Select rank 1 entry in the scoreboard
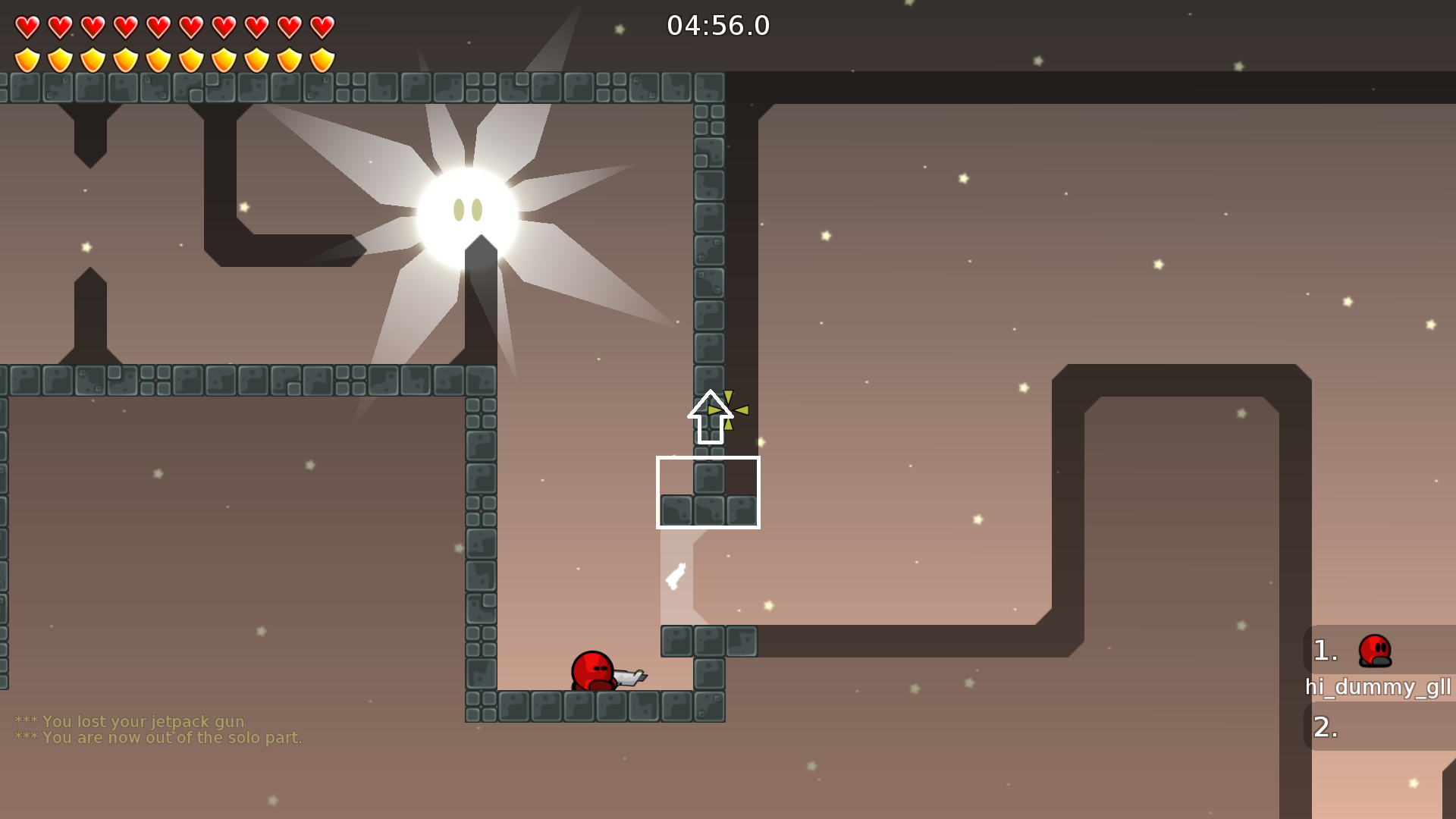Image resolution: width=1456 pixels, height=819 pixels. [x=1325, y=650]
